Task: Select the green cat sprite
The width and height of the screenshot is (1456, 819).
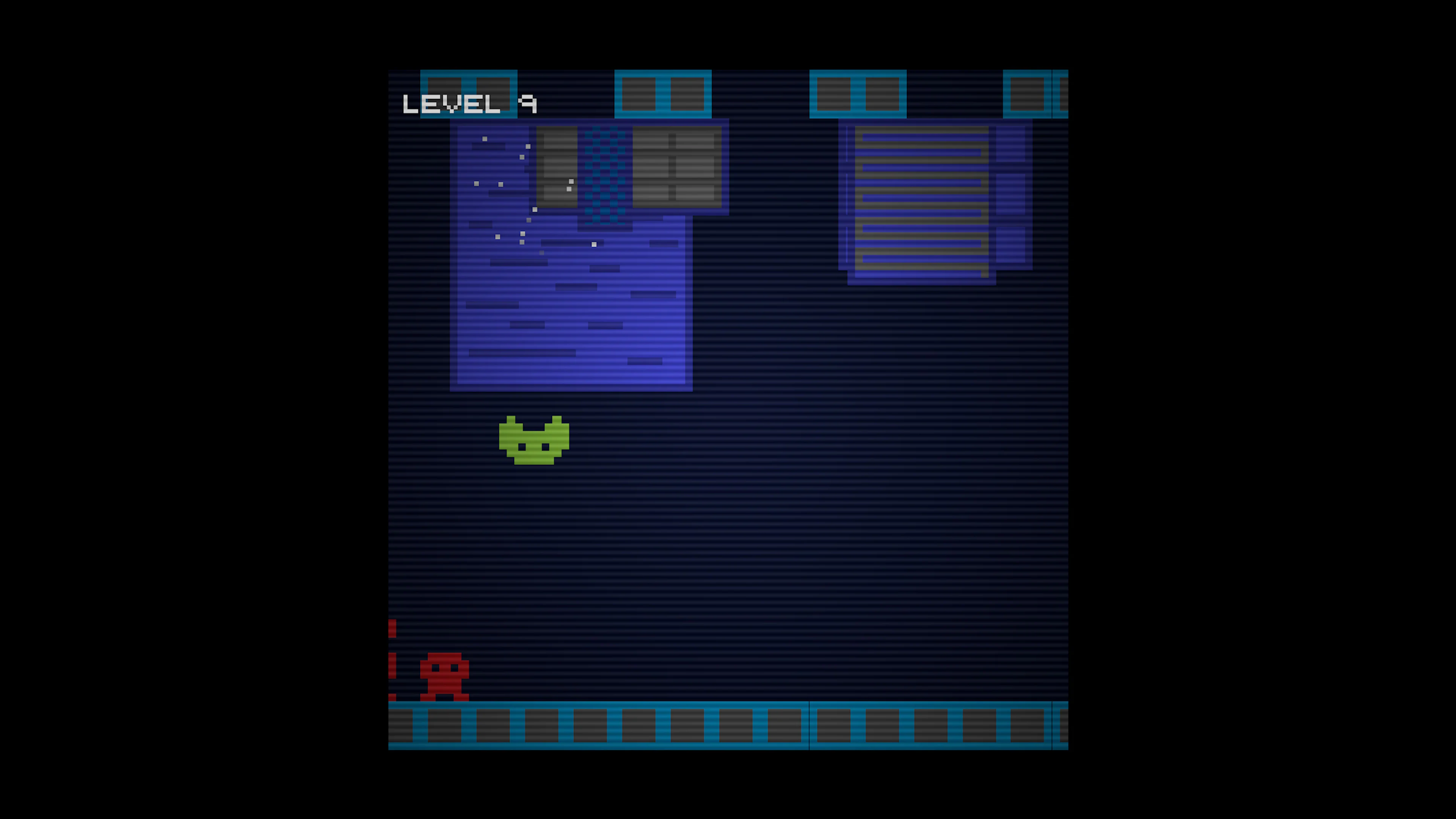Action: (534, 444)
